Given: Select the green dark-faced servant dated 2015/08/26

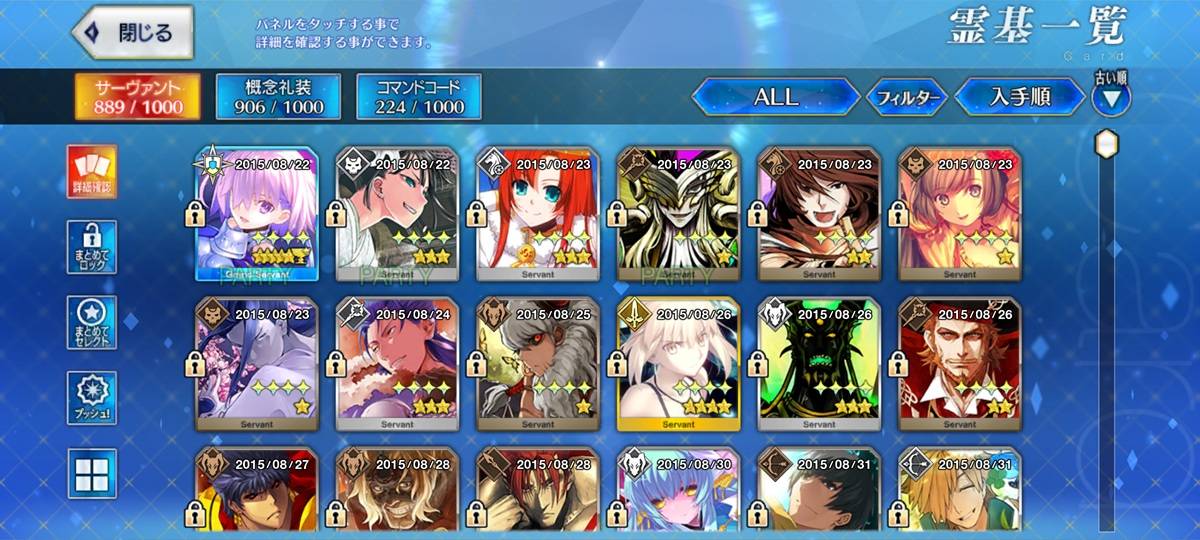Looking at the screenshot, I should (x=819, y=362).
